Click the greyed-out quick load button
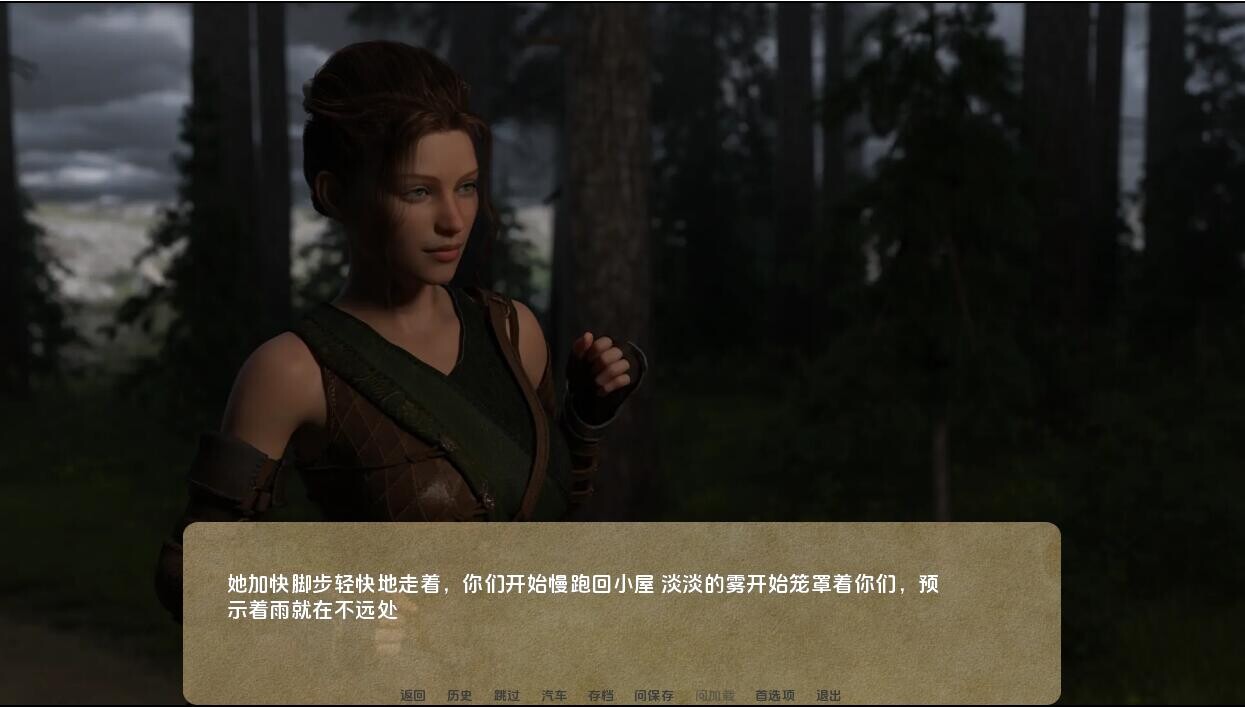1245x707 pixels. [715, 696]
